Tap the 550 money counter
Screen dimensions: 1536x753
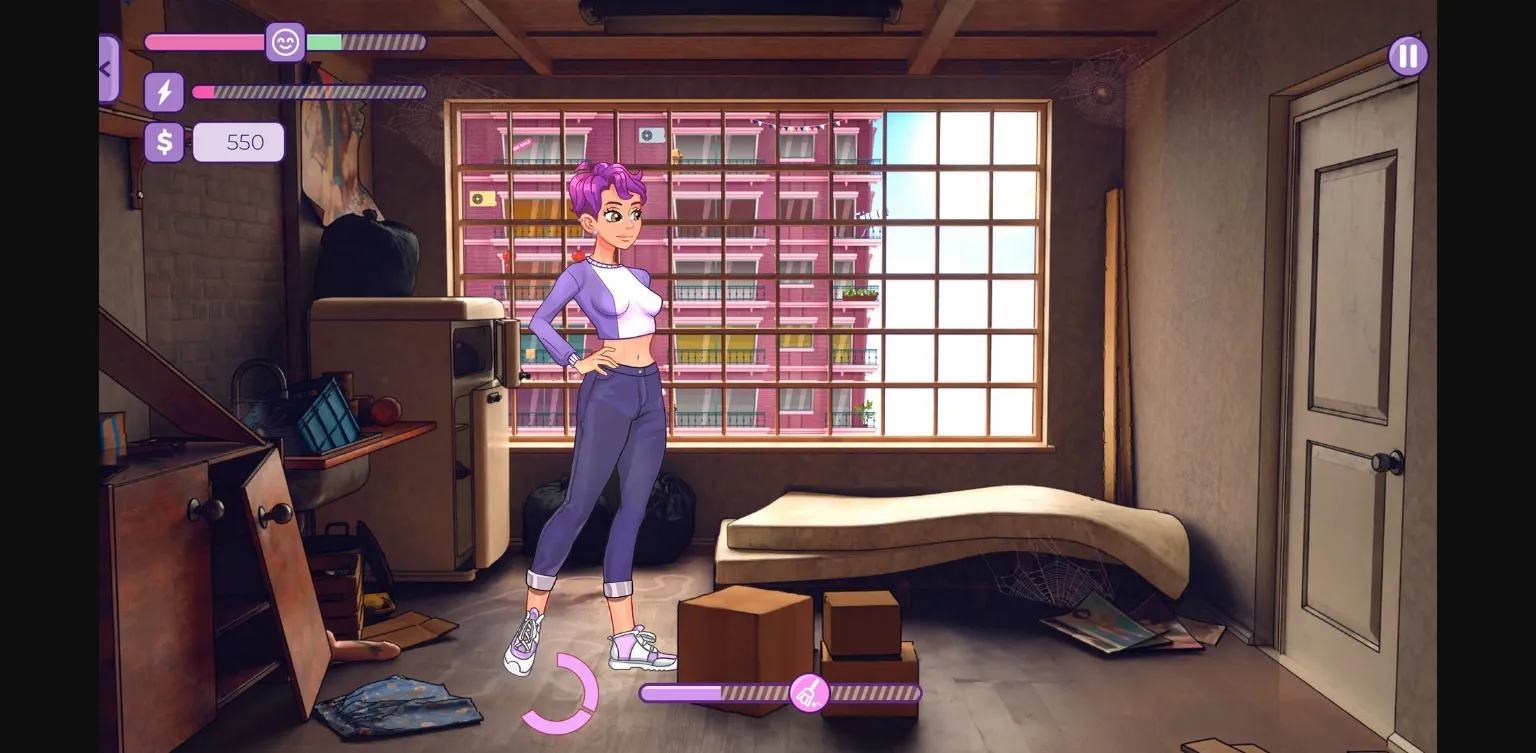pos(238,141)
